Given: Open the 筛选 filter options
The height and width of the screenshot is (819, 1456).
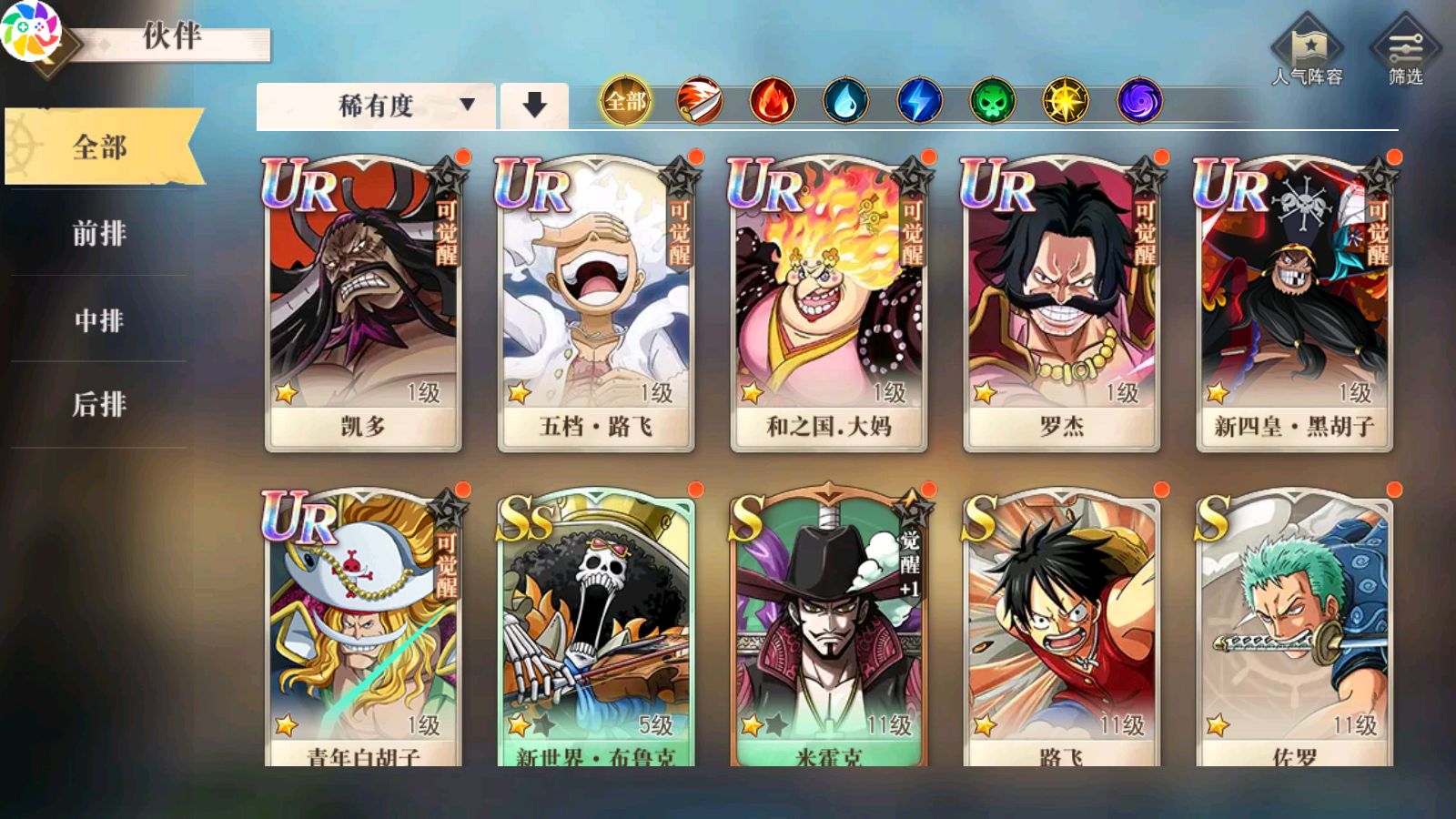Looking at the screenshot, I should pyautogui.click(x=1405, y=51).
